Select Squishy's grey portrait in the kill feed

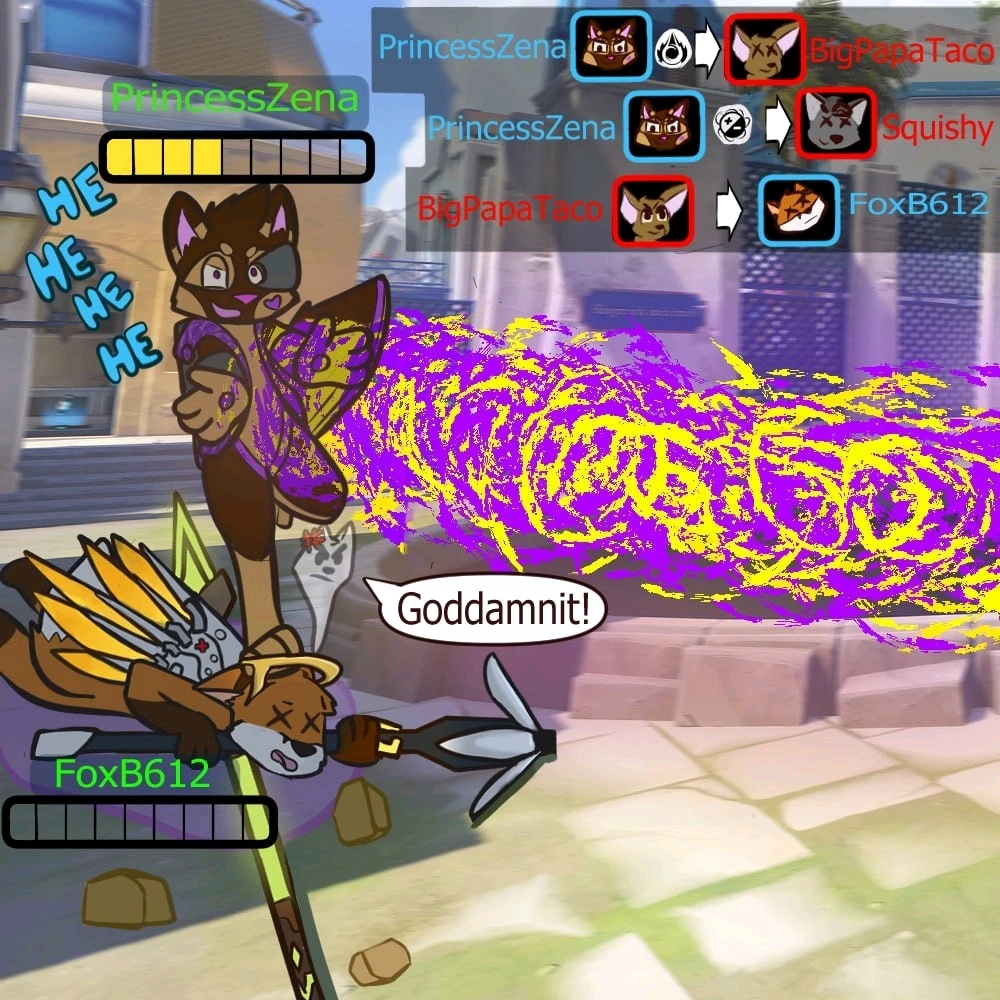[836, 127]
